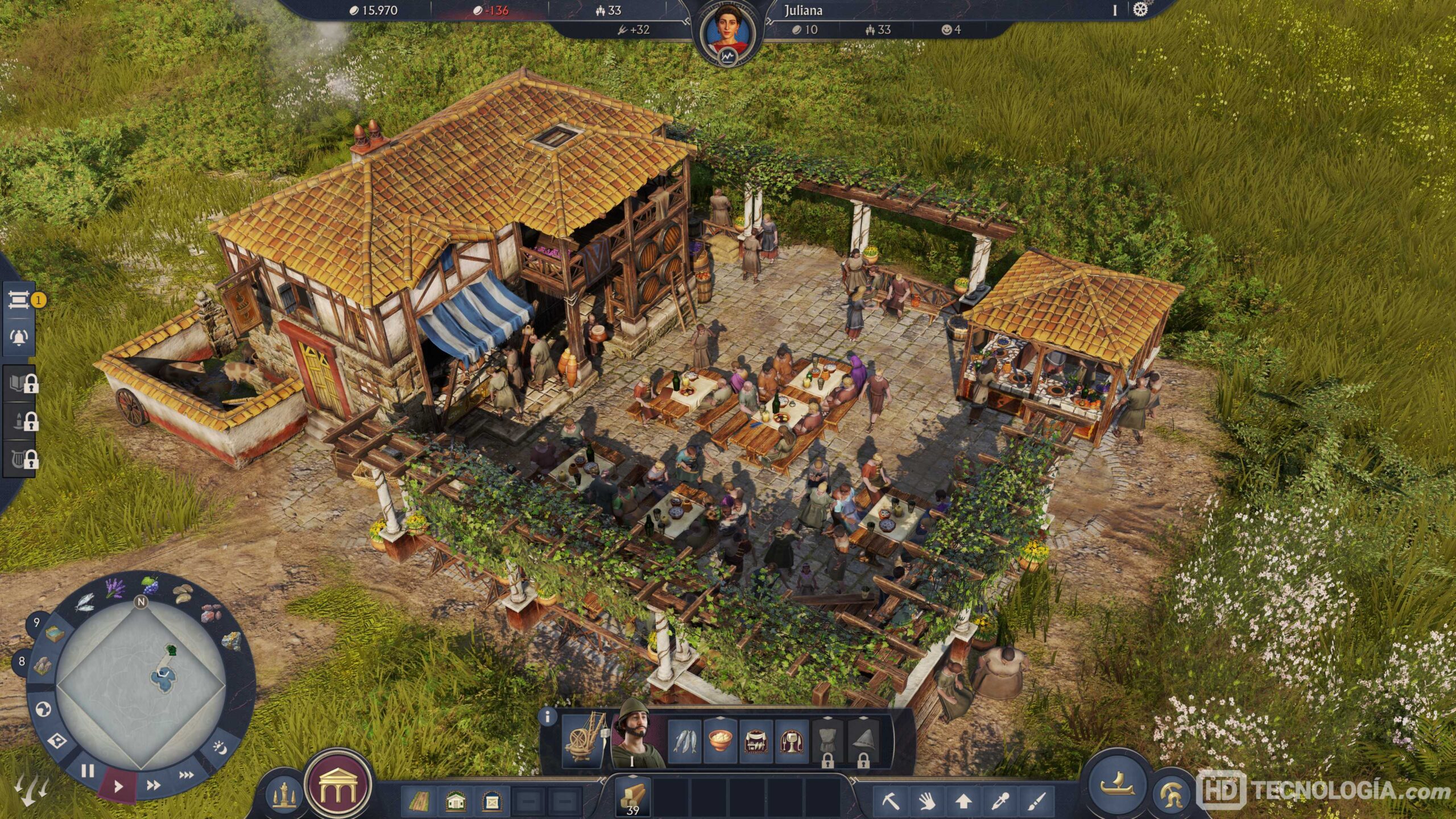This screenshot has width=1456, height=819.
Task: Open the ship trade routes menu
Action: (1118, 786)
